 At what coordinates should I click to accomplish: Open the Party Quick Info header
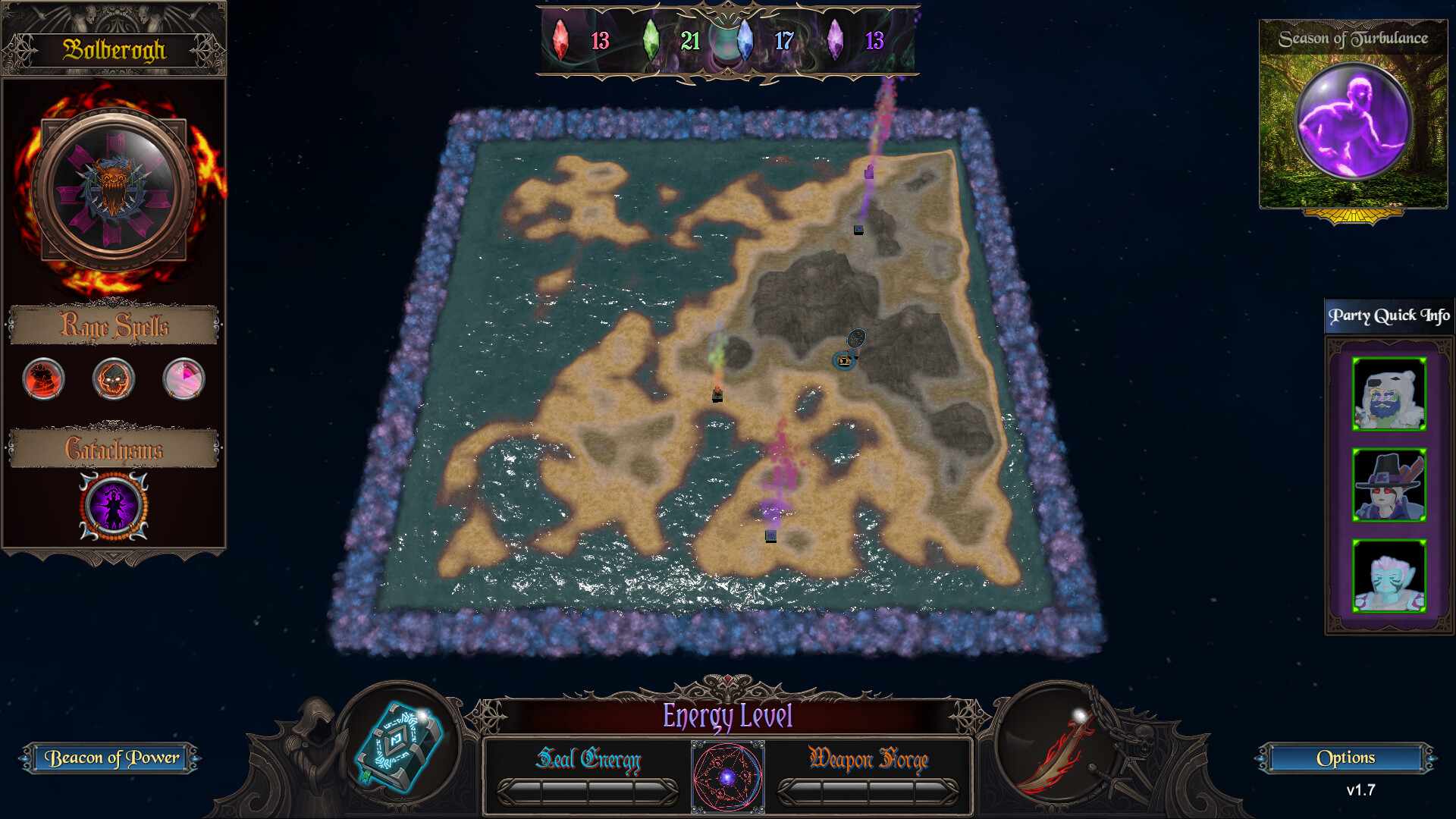pyautogui.click(x=1388, y=315)
